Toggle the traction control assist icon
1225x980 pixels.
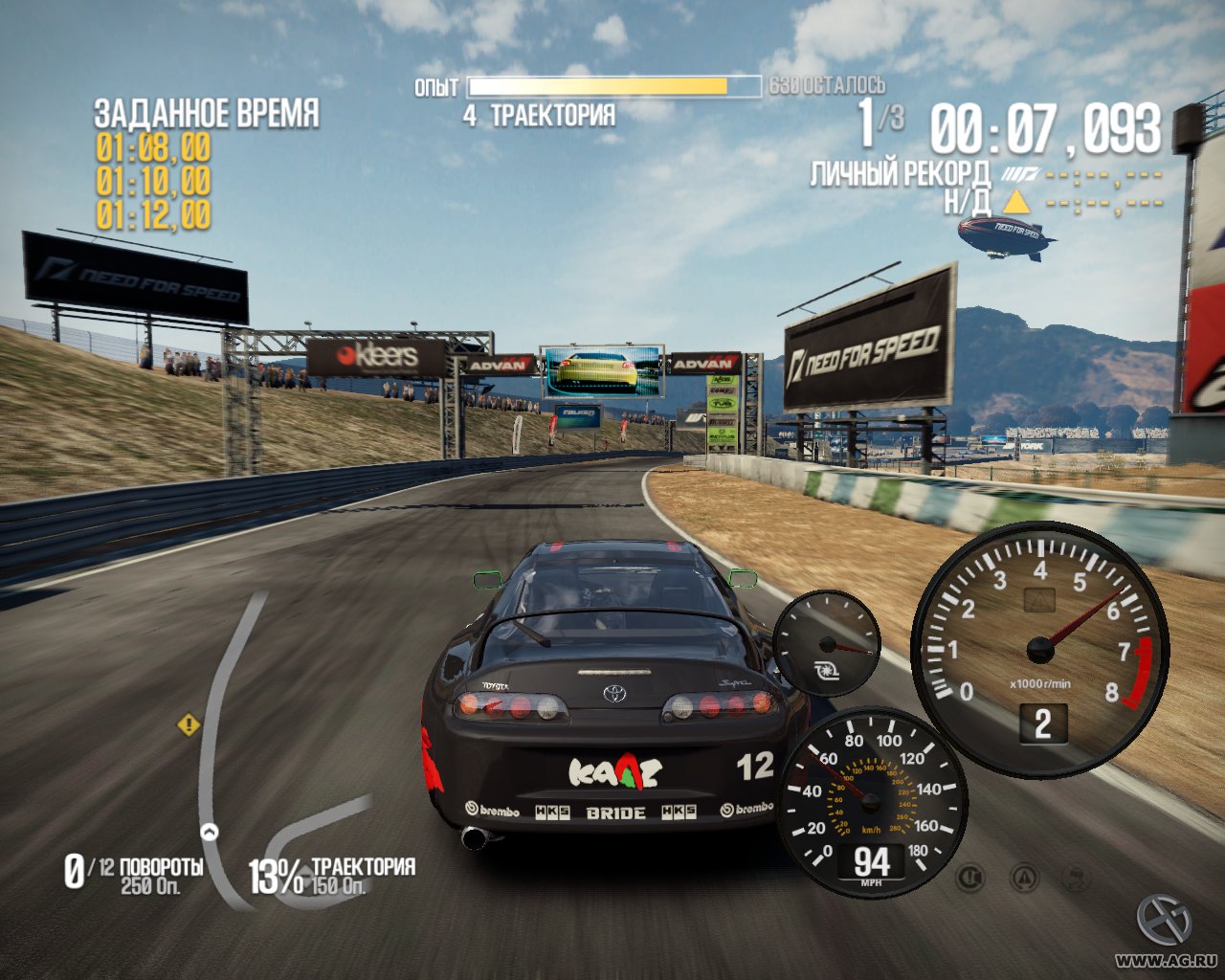(x=1025, y=875)
